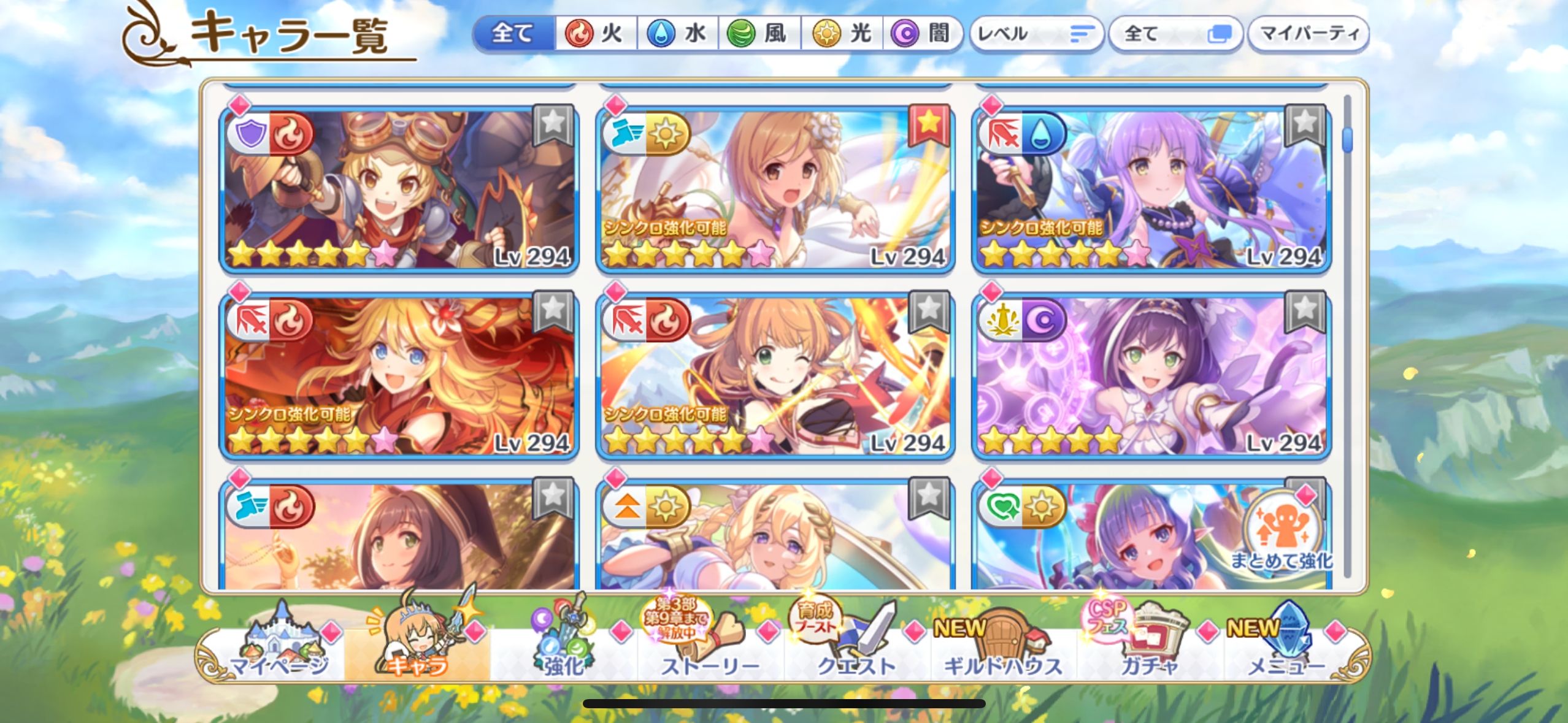Show only 光 light characters
The image size is (1568, 723).
(842, 34)
